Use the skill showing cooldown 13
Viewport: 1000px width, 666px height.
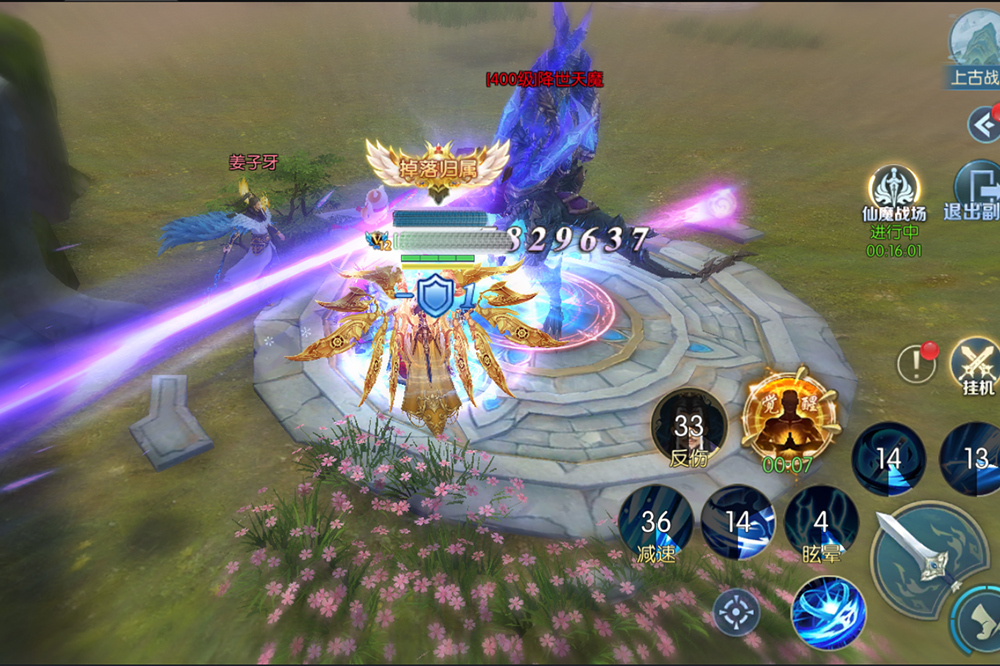click(972, 458)
